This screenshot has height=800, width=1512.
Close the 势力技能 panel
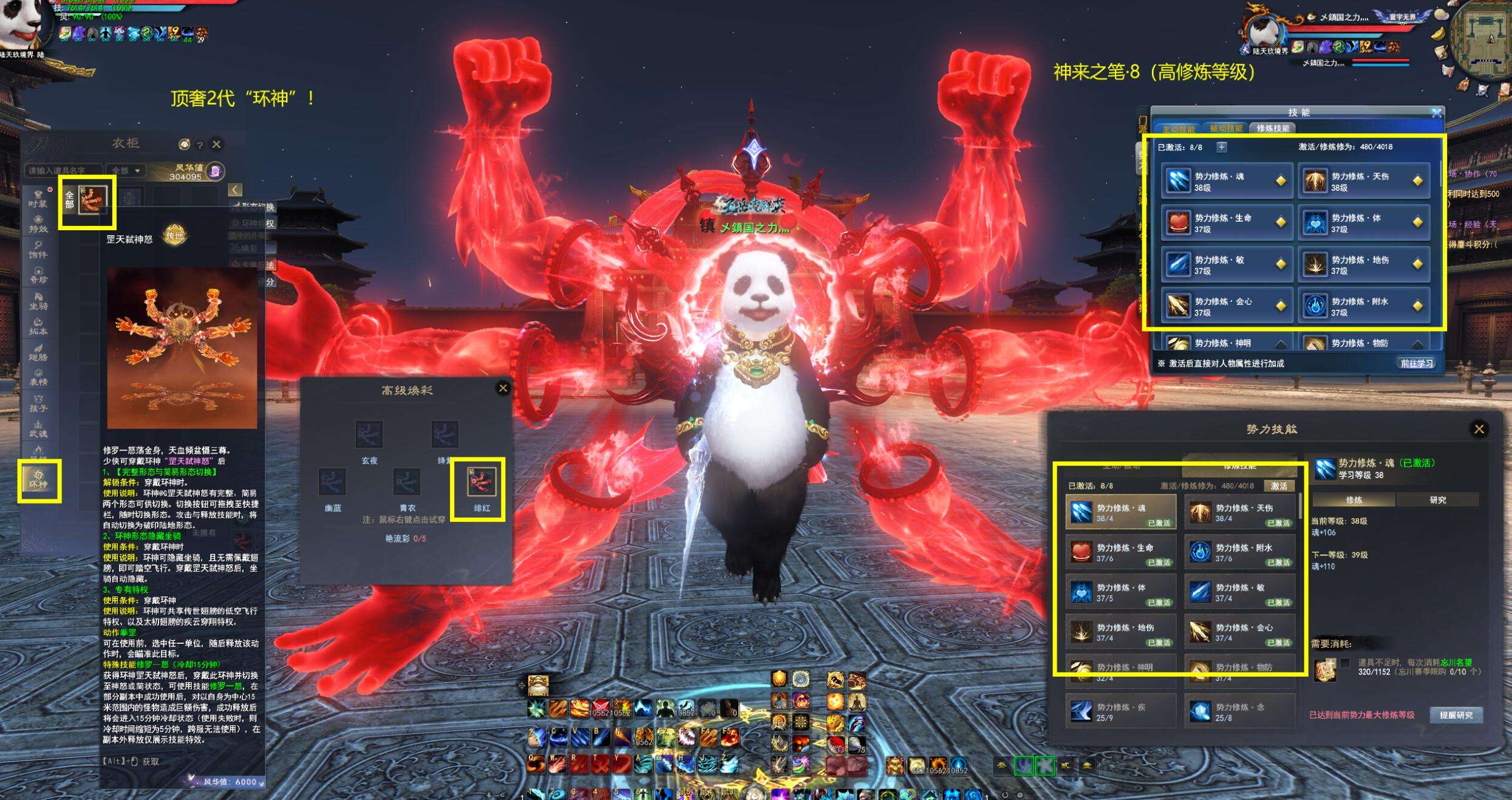1479,429
